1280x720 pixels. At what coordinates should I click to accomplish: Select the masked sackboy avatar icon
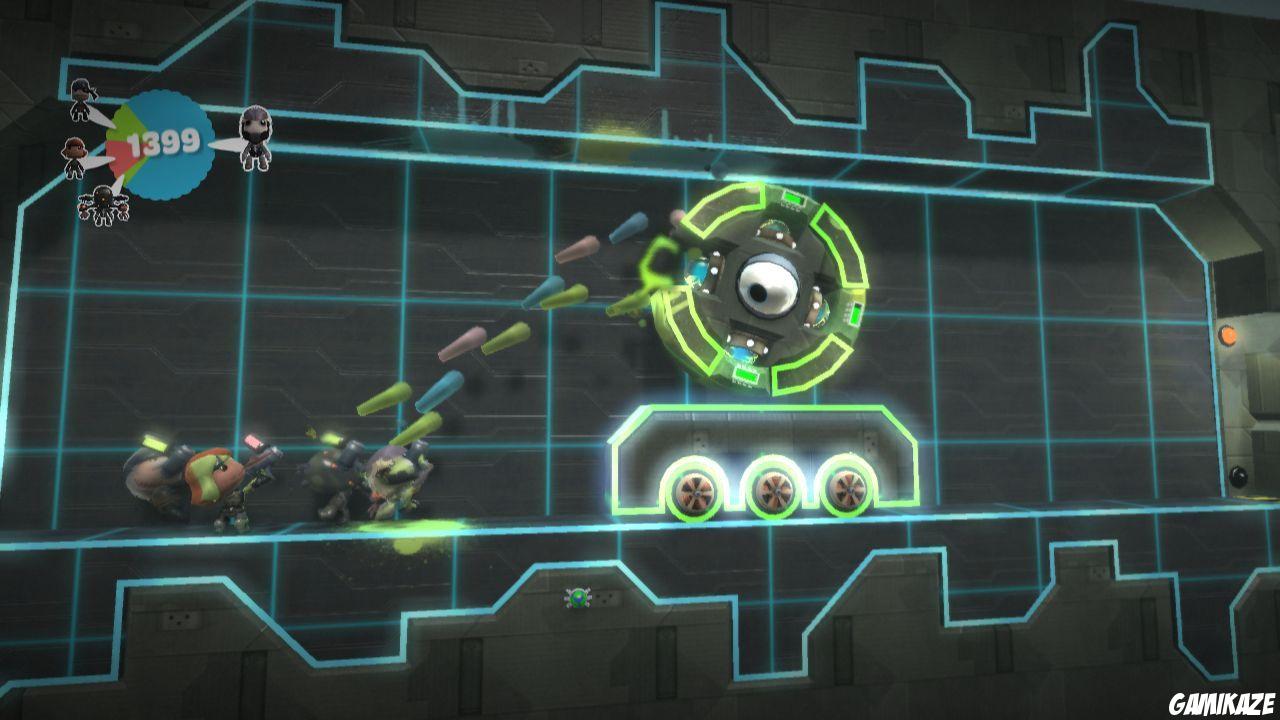point(255,138)
